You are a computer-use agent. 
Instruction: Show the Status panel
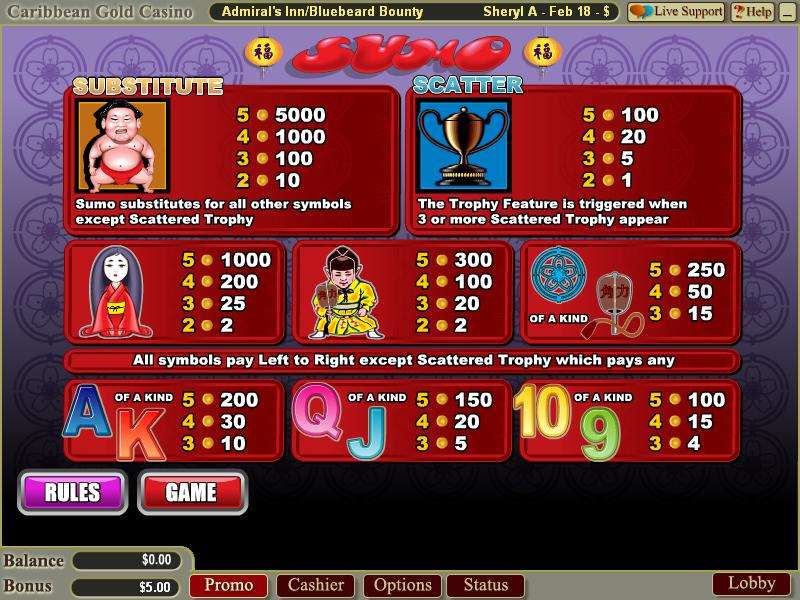click(x=485, y=585)
